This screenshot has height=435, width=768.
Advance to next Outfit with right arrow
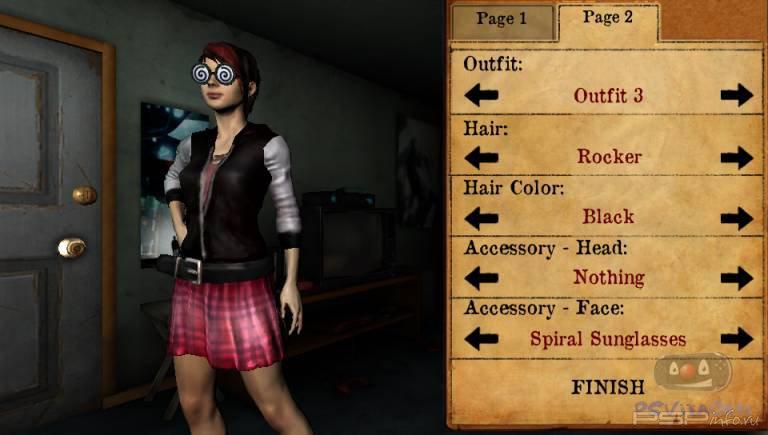tap(736, 96)
